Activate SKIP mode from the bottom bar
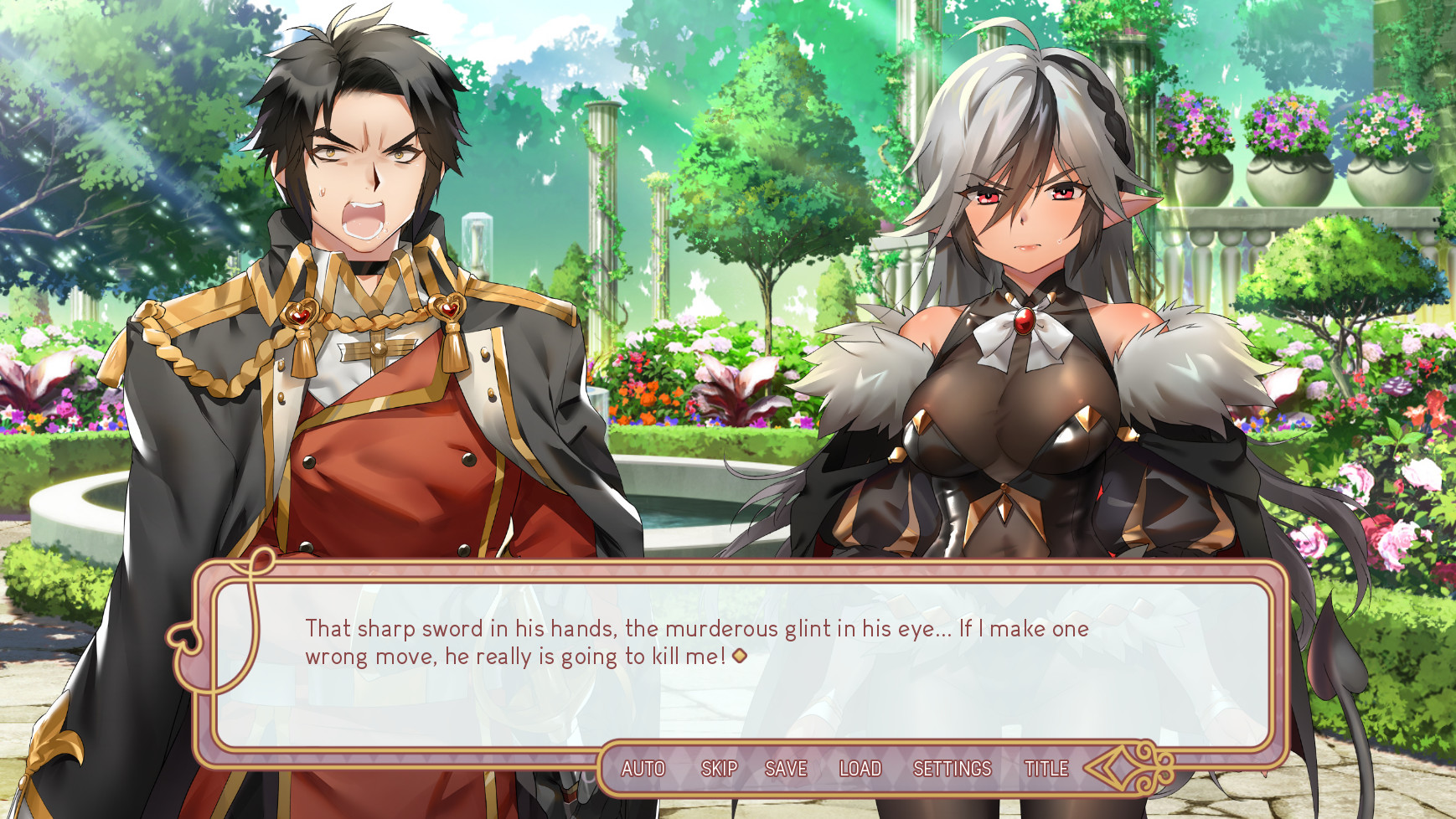1456x819 pixels. tap(720, 768)
